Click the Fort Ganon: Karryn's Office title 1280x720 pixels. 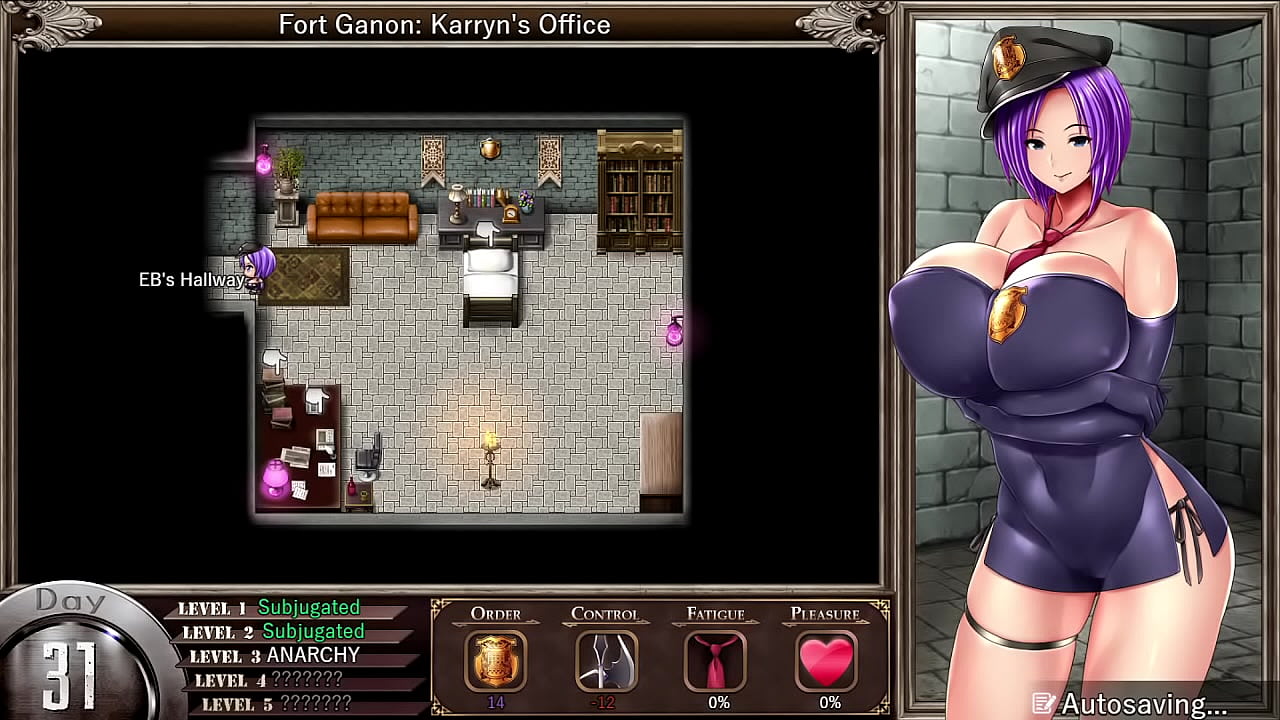(444, 25)
